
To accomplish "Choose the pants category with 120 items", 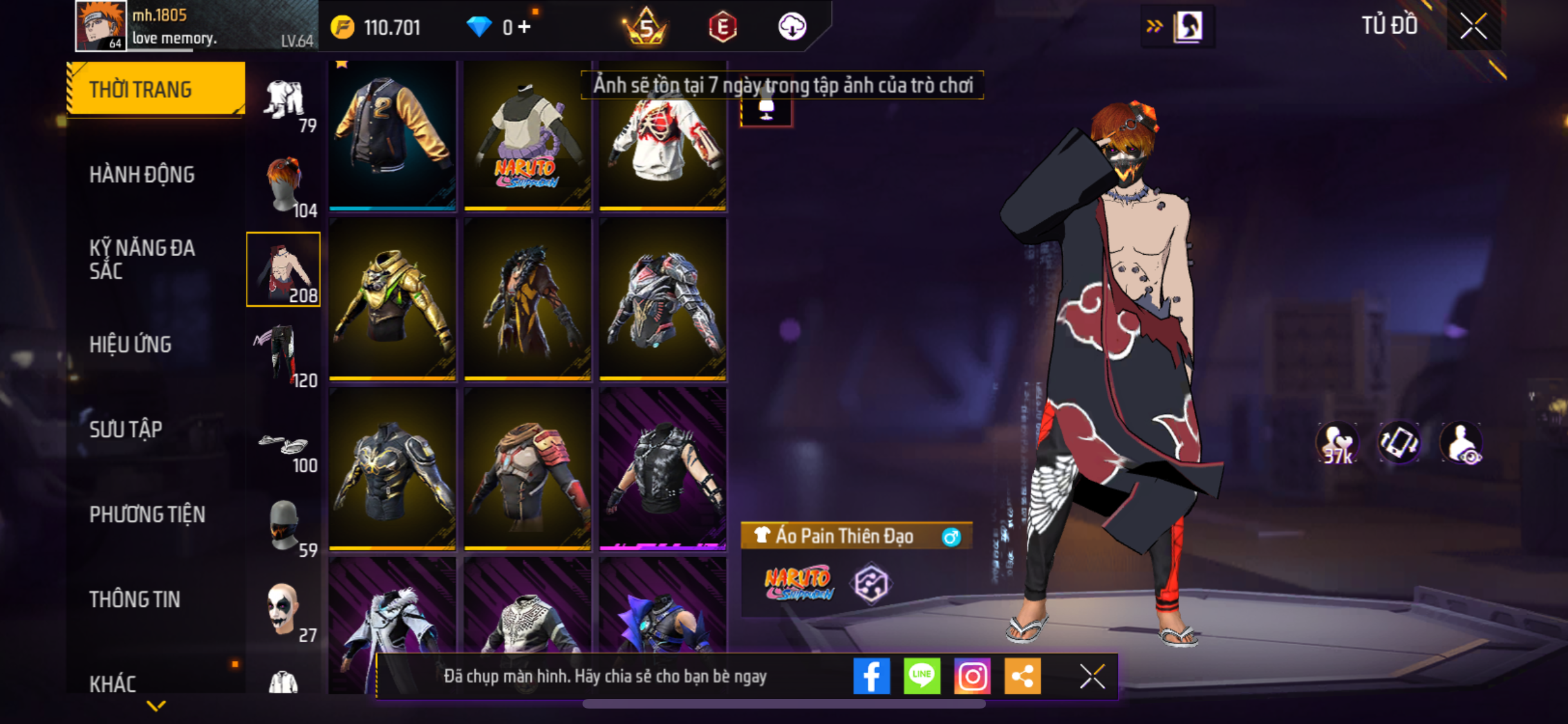I will coord(285,354).
